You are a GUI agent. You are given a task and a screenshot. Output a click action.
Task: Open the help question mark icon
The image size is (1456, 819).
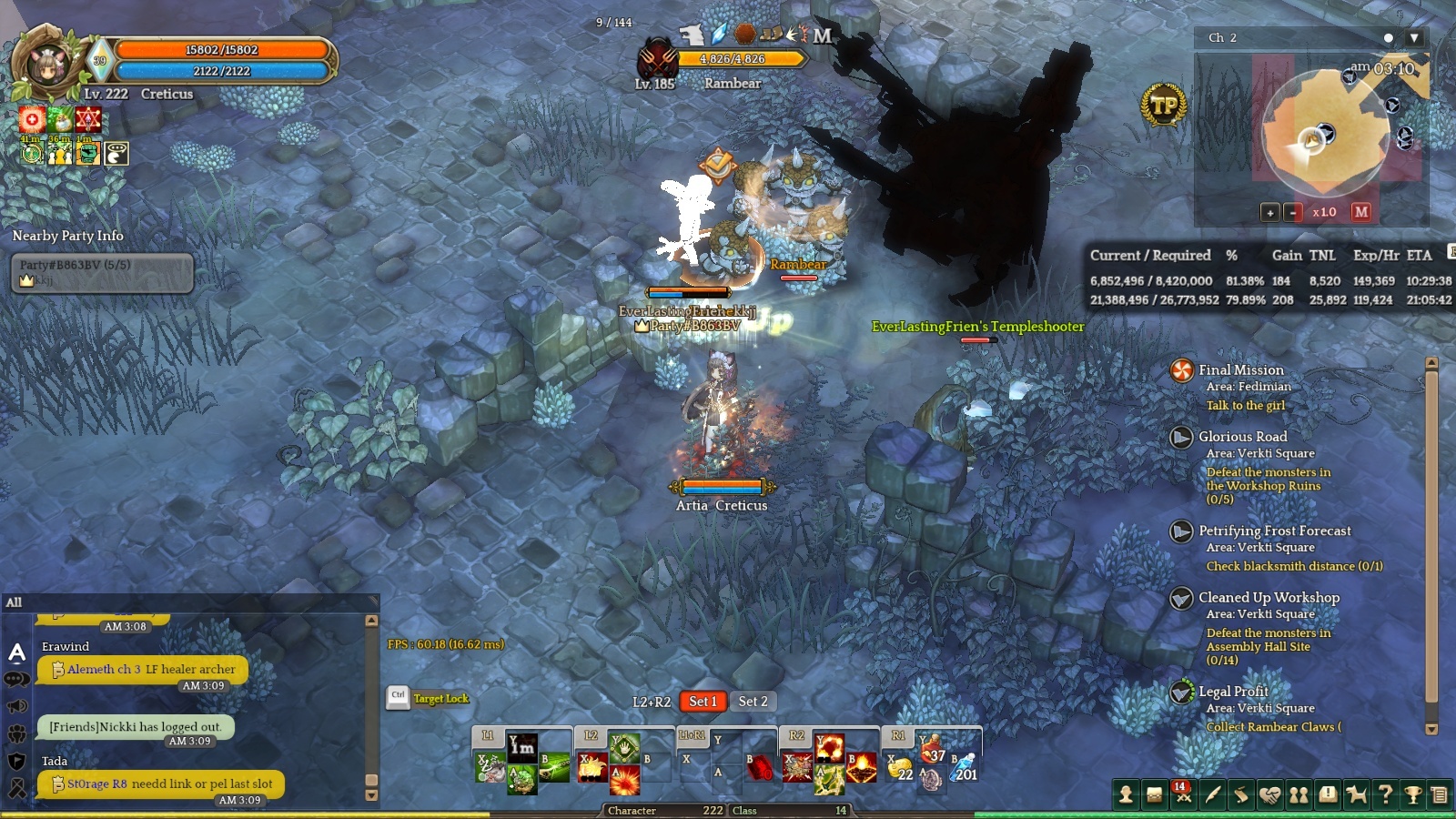point(1385,794)
